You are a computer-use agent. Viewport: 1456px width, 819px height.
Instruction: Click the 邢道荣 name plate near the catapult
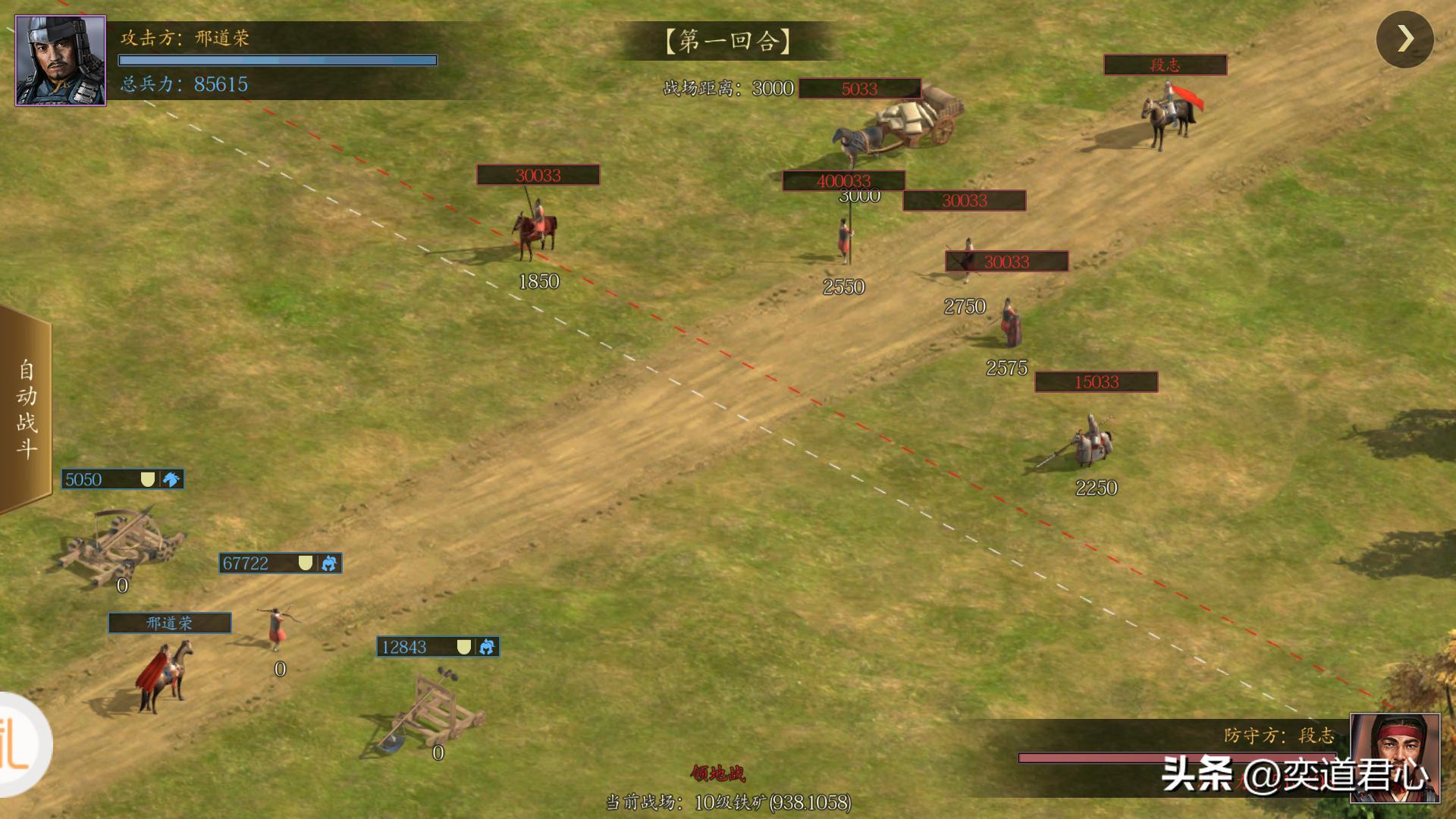coord(168,623)
